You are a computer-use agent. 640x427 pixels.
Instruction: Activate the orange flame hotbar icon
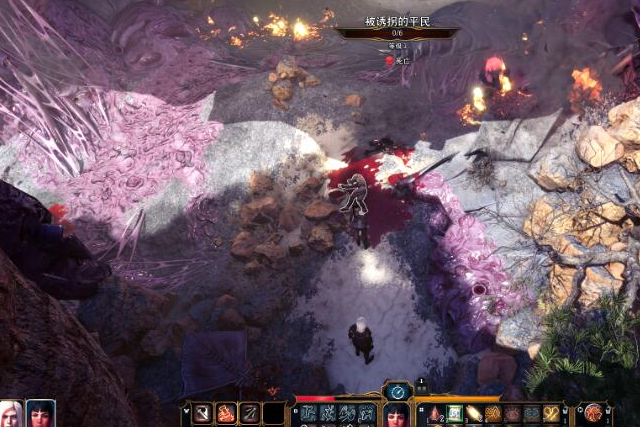pos(474,413)
